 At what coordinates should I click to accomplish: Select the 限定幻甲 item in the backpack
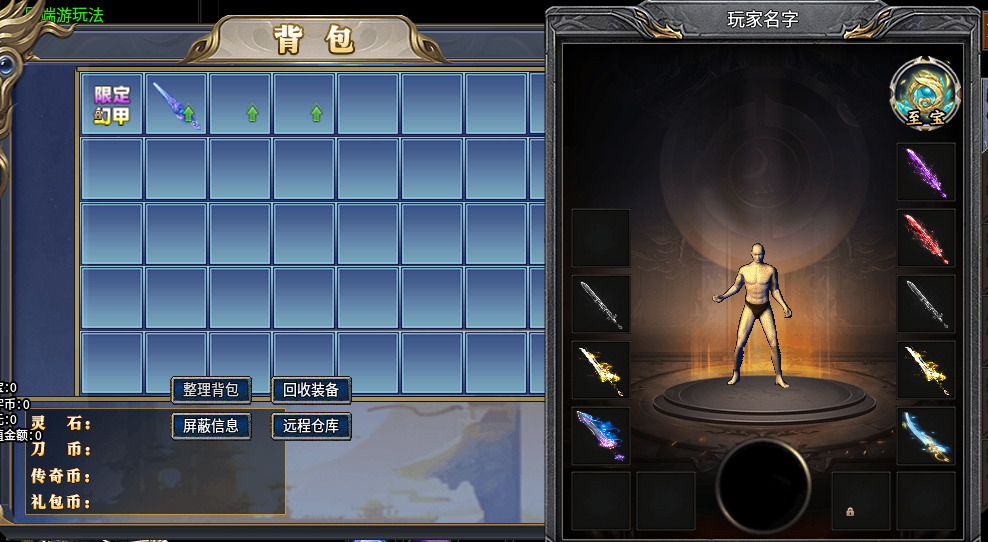[112, 104]
